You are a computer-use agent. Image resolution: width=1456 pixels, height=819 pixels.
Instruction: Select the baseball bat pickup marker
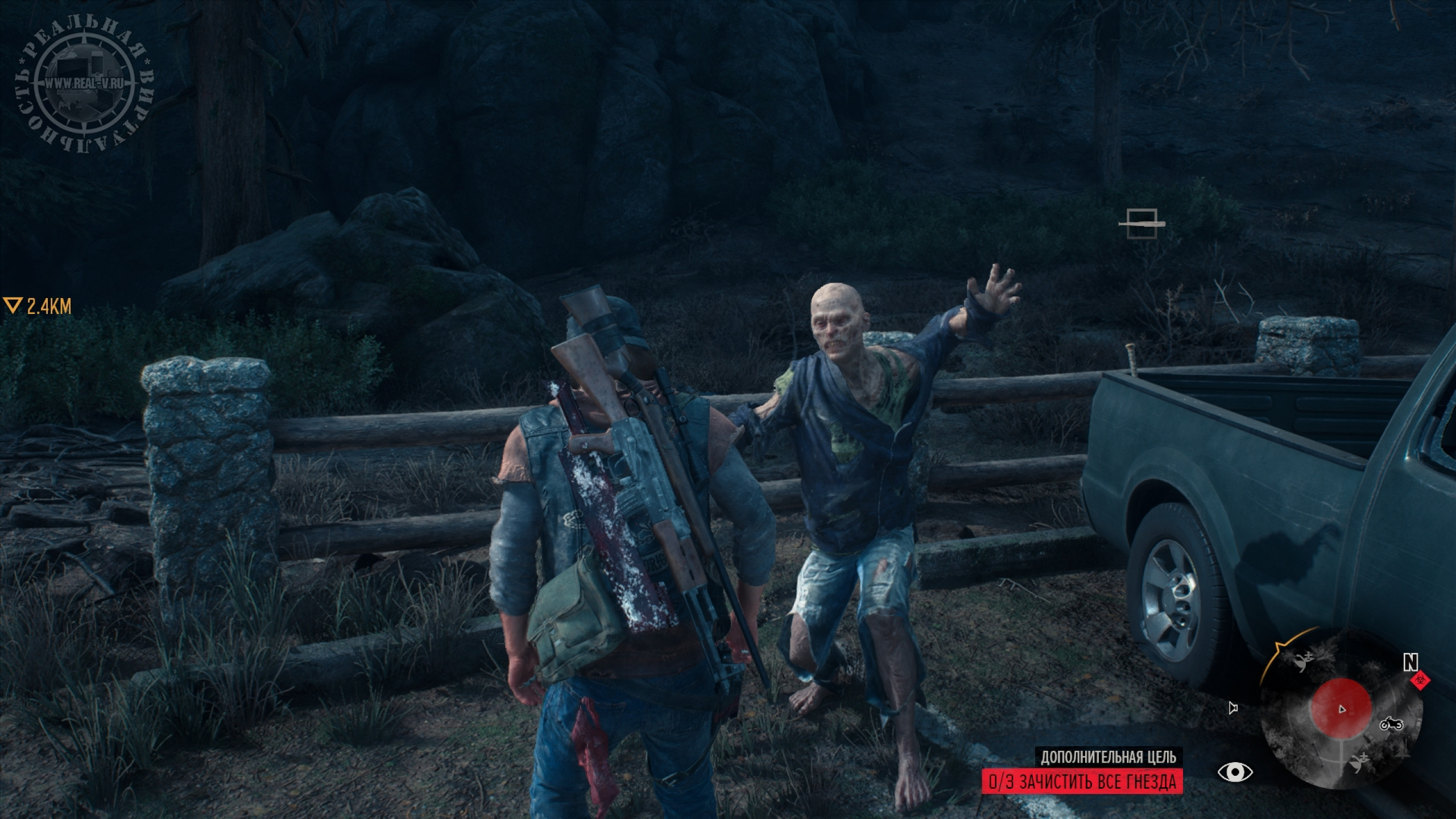pos(1142,224)
